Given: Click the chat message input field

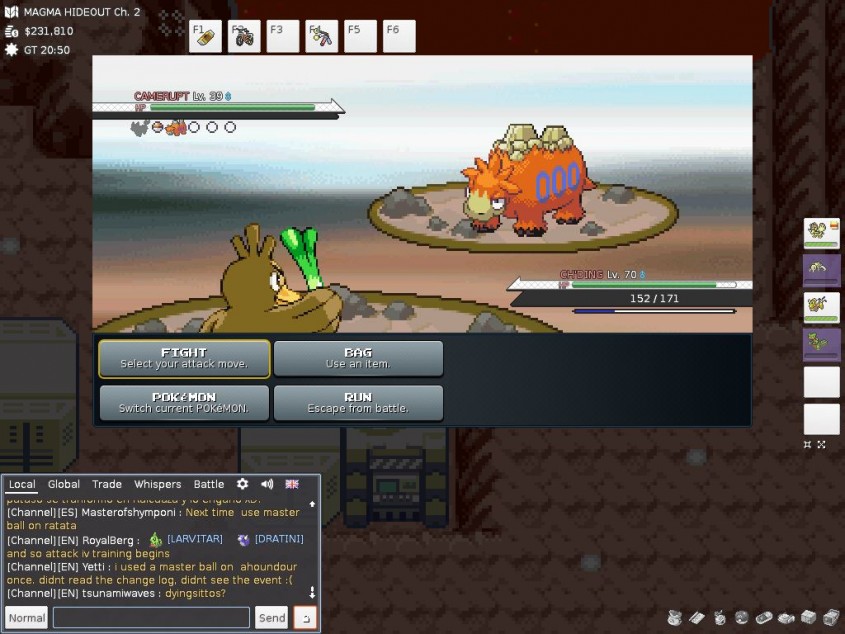Looking at the screenshot, I should pos(151,618).
